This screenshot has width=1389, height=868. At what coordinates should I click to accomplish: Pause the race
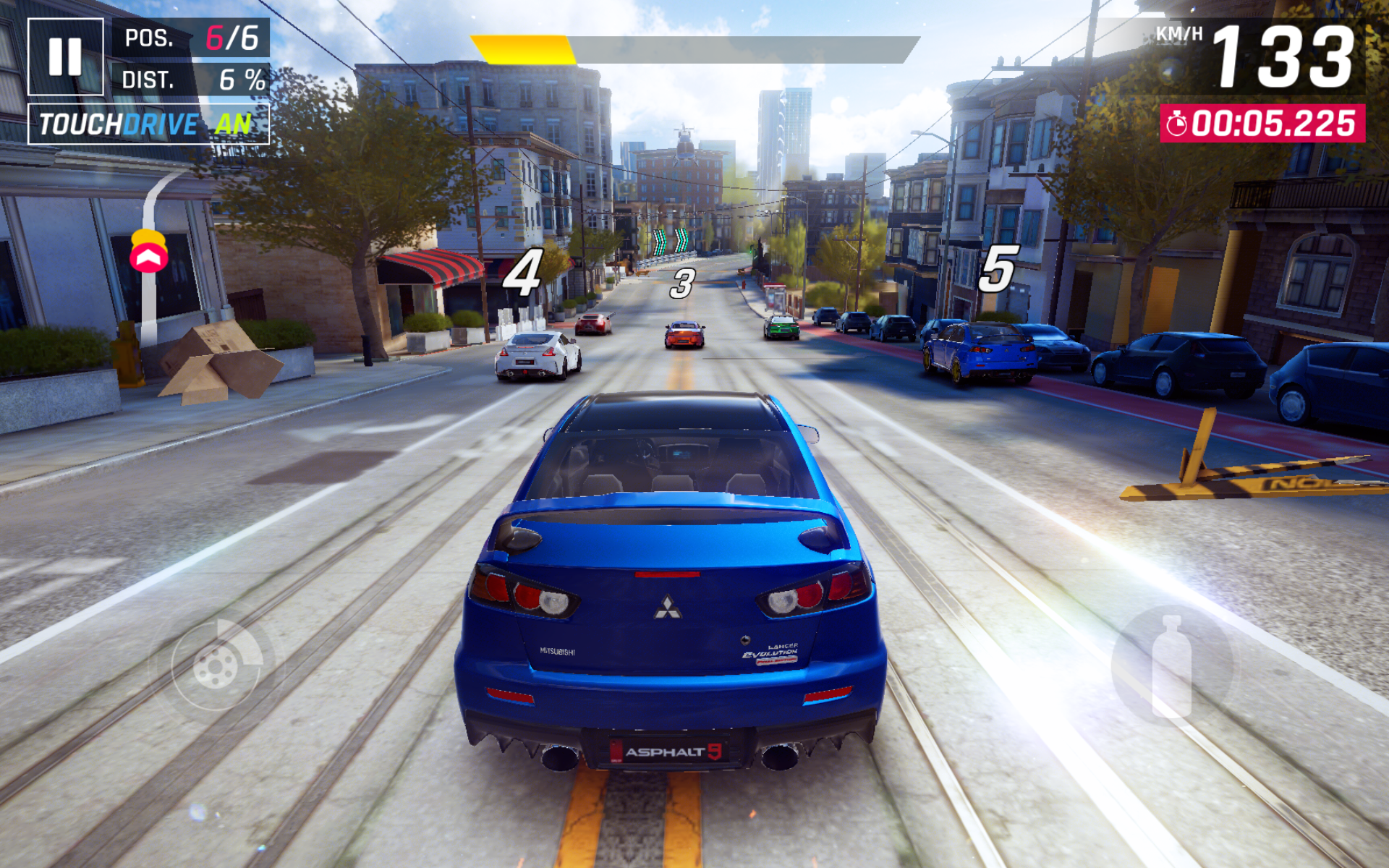coord(65,56)
